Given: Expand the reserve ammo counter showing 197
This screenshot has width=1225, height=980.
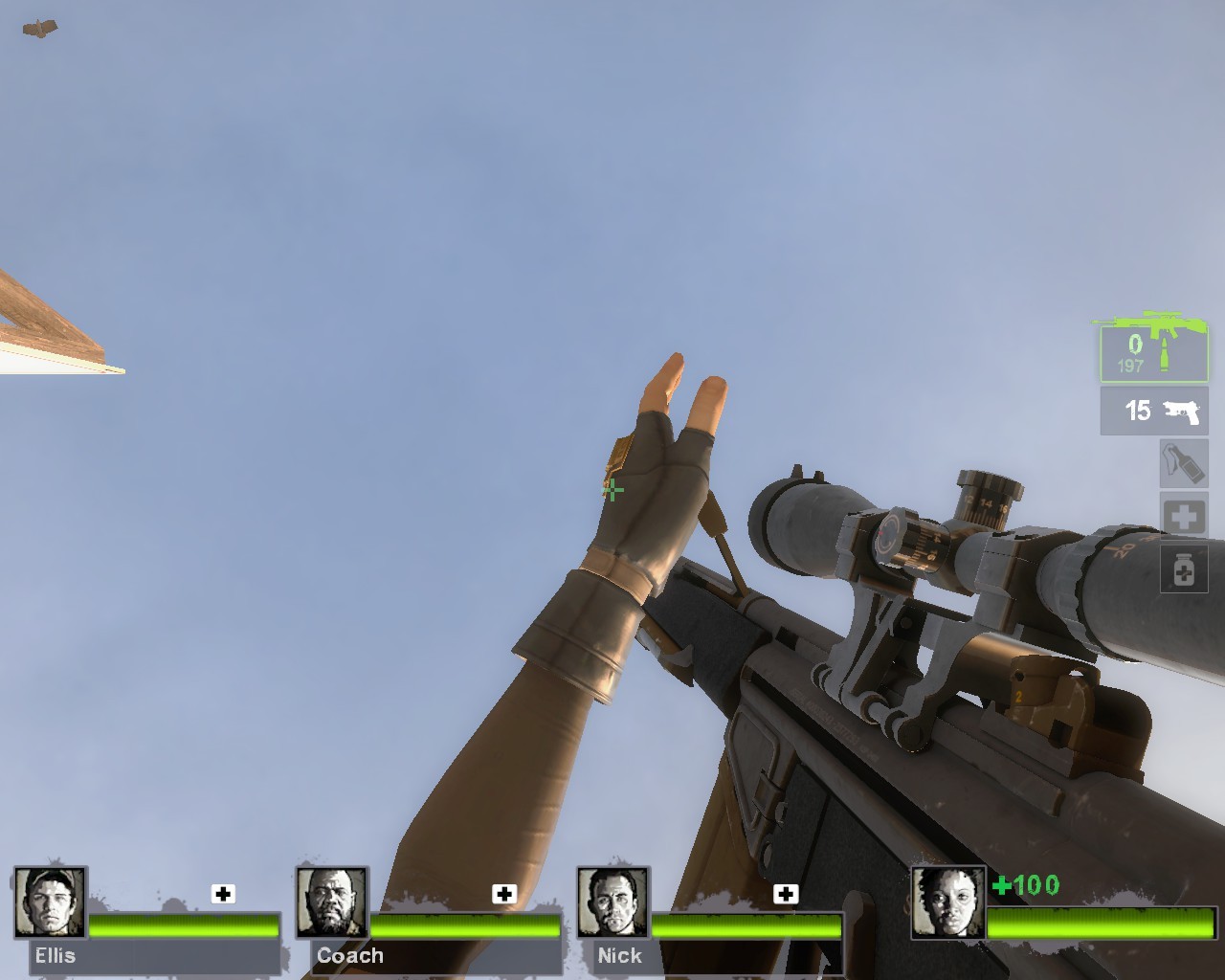Looking at the screenshot, I should click(x=1132, y=365).
